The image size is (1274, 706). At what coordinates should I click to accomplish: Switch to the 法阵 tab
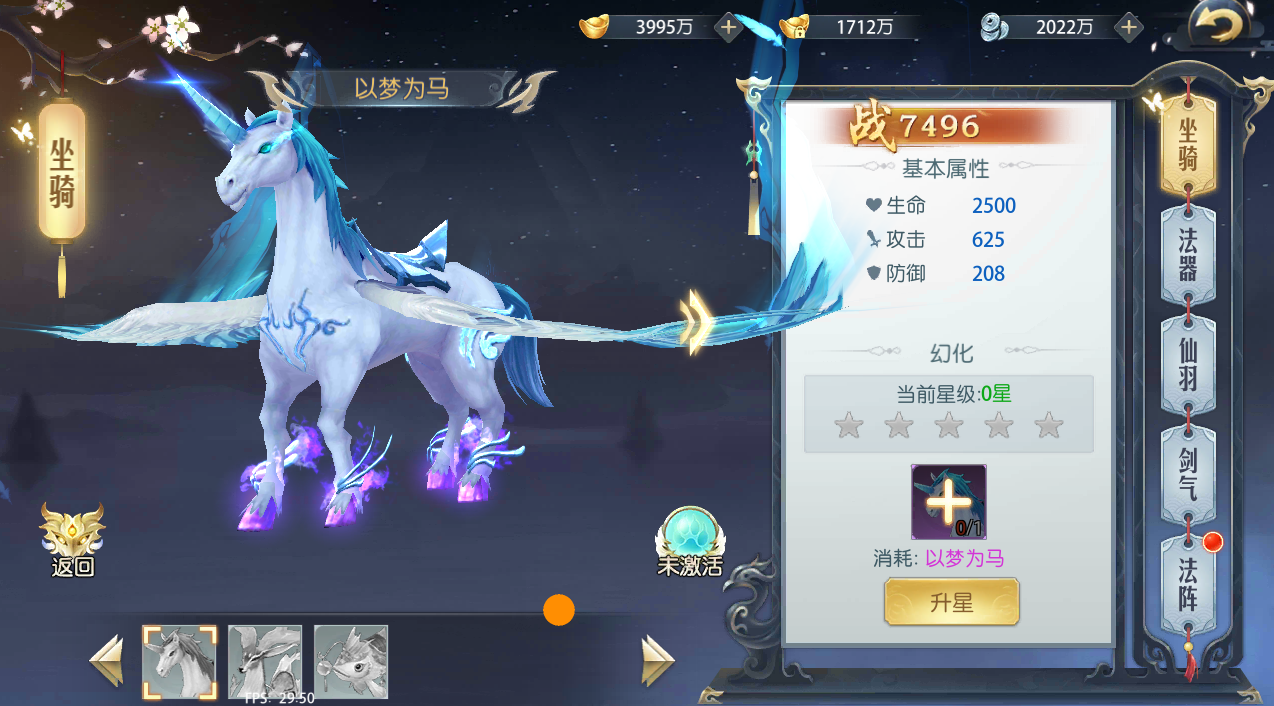[1187, 586]
